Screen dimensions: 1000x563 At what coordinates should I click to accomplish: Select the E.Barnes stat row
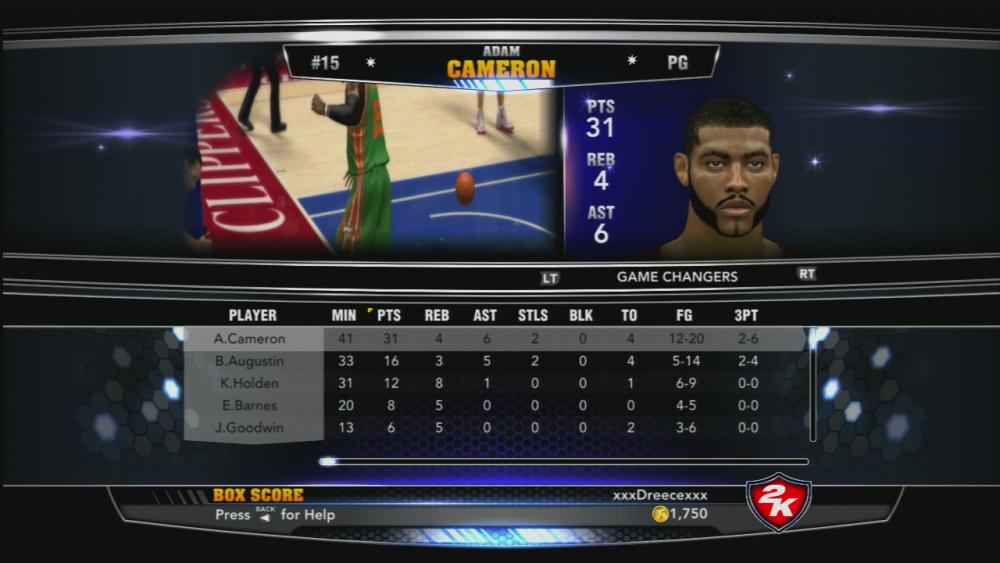[x=251, y=406]
